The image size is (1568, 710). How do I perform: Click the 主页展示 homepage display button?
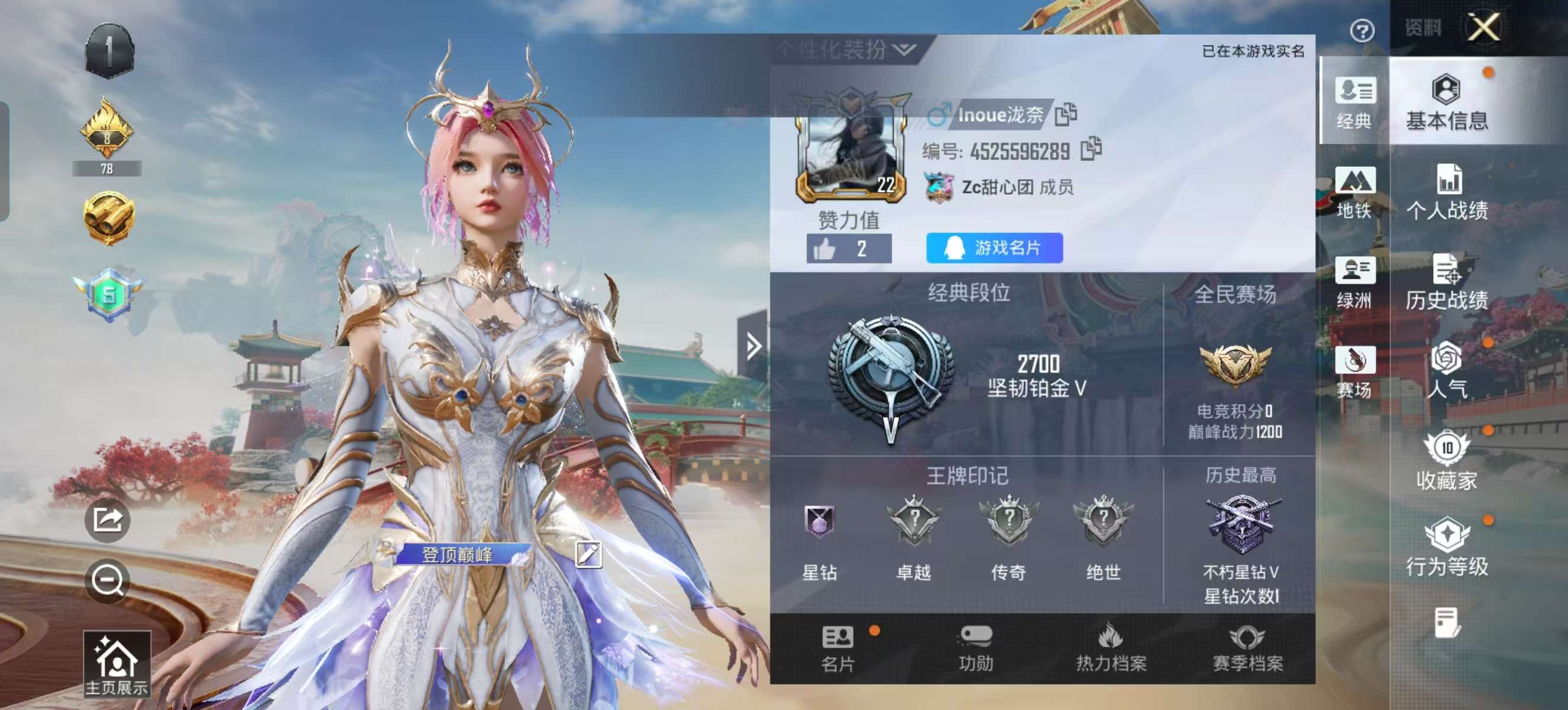click(x=116, y=664)
